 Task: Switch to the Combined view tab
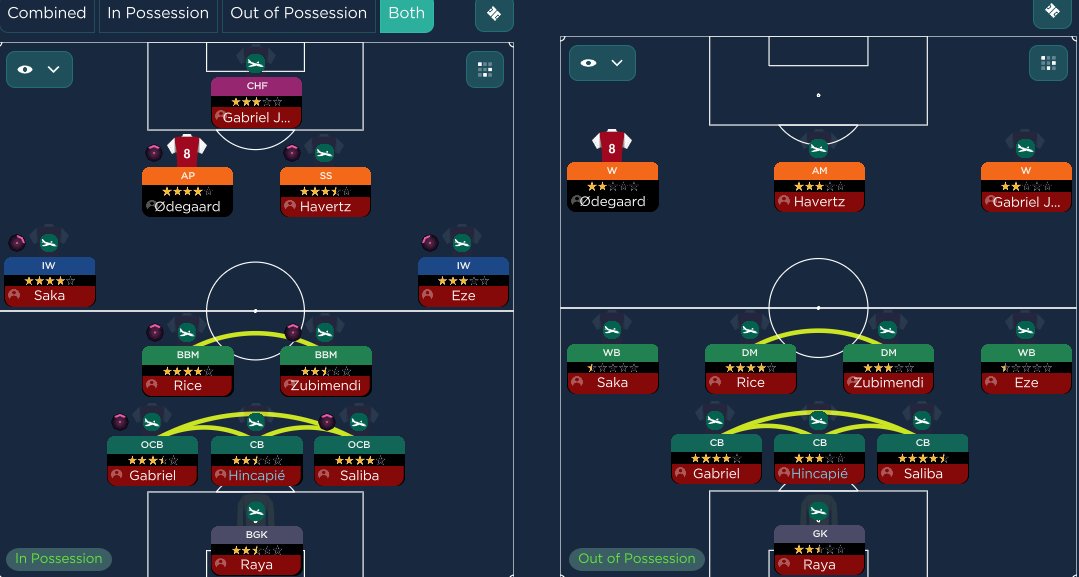coord(47,14)
